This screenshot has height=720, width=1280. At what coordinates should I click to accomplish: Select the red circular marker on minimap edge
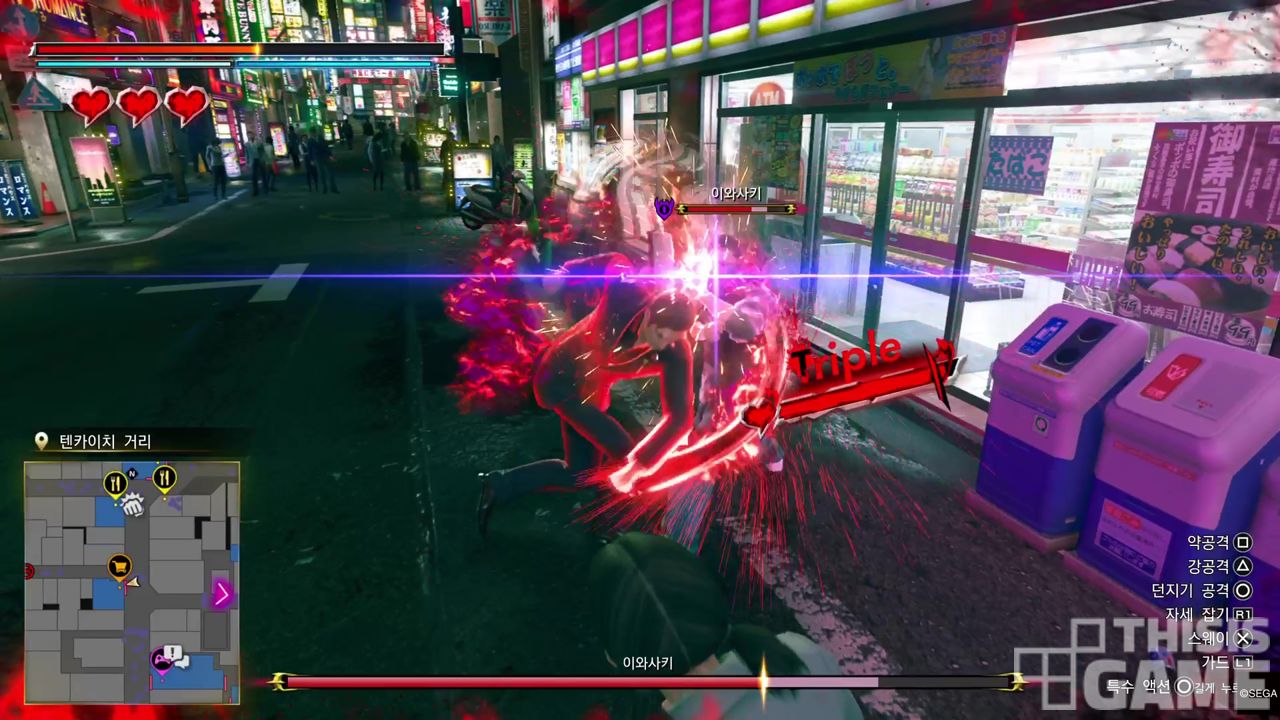pyautogui.click(x=28, y=572)
